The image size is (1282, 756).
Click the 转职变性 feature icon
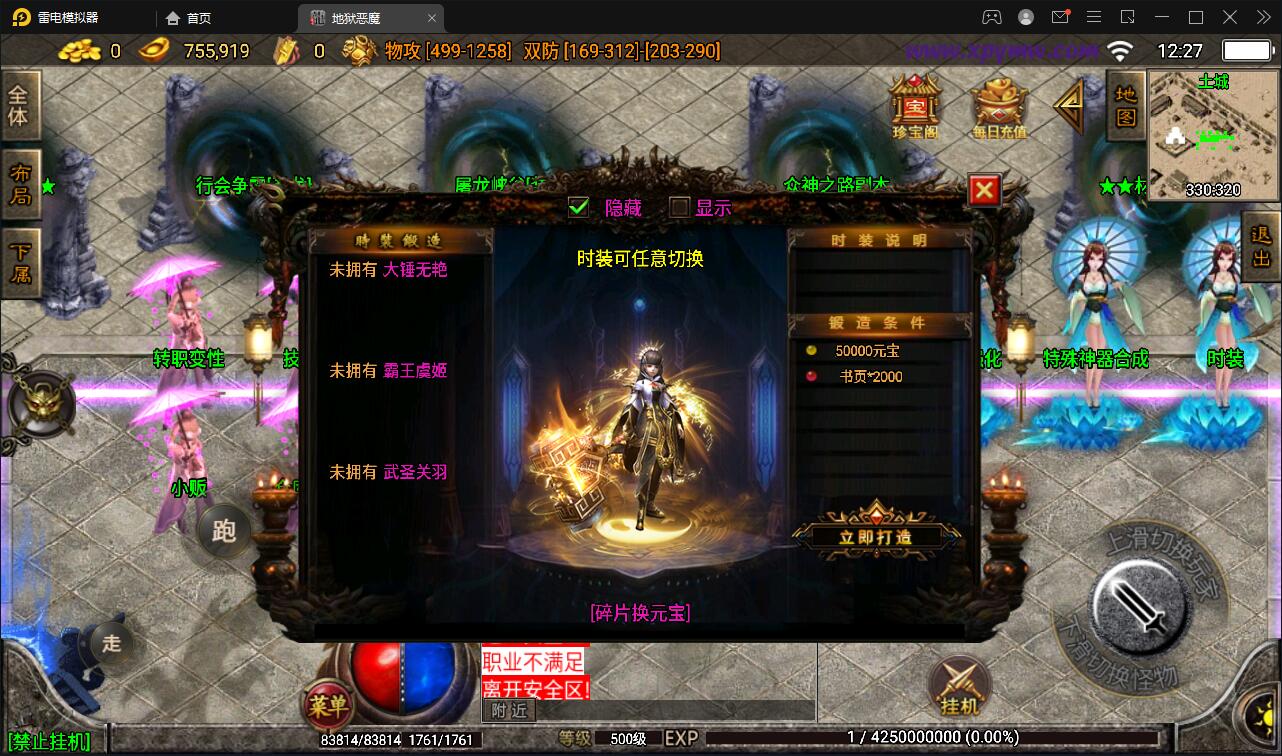click(x=190, y=358)
